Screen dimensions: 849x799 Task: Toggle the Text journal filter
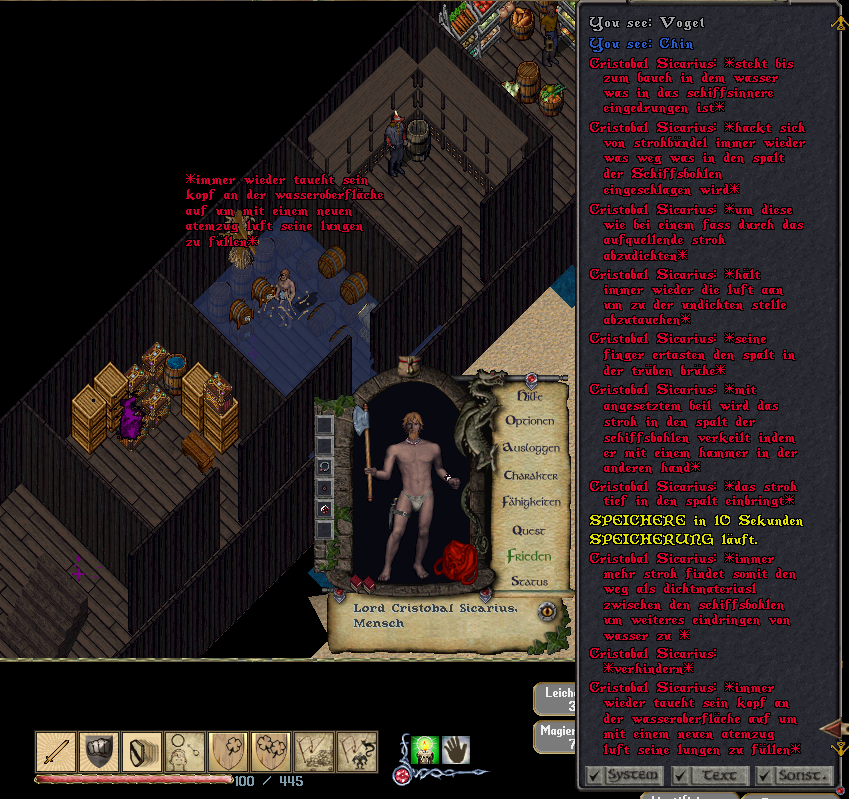pyautogui.click(x=709, y=775)
